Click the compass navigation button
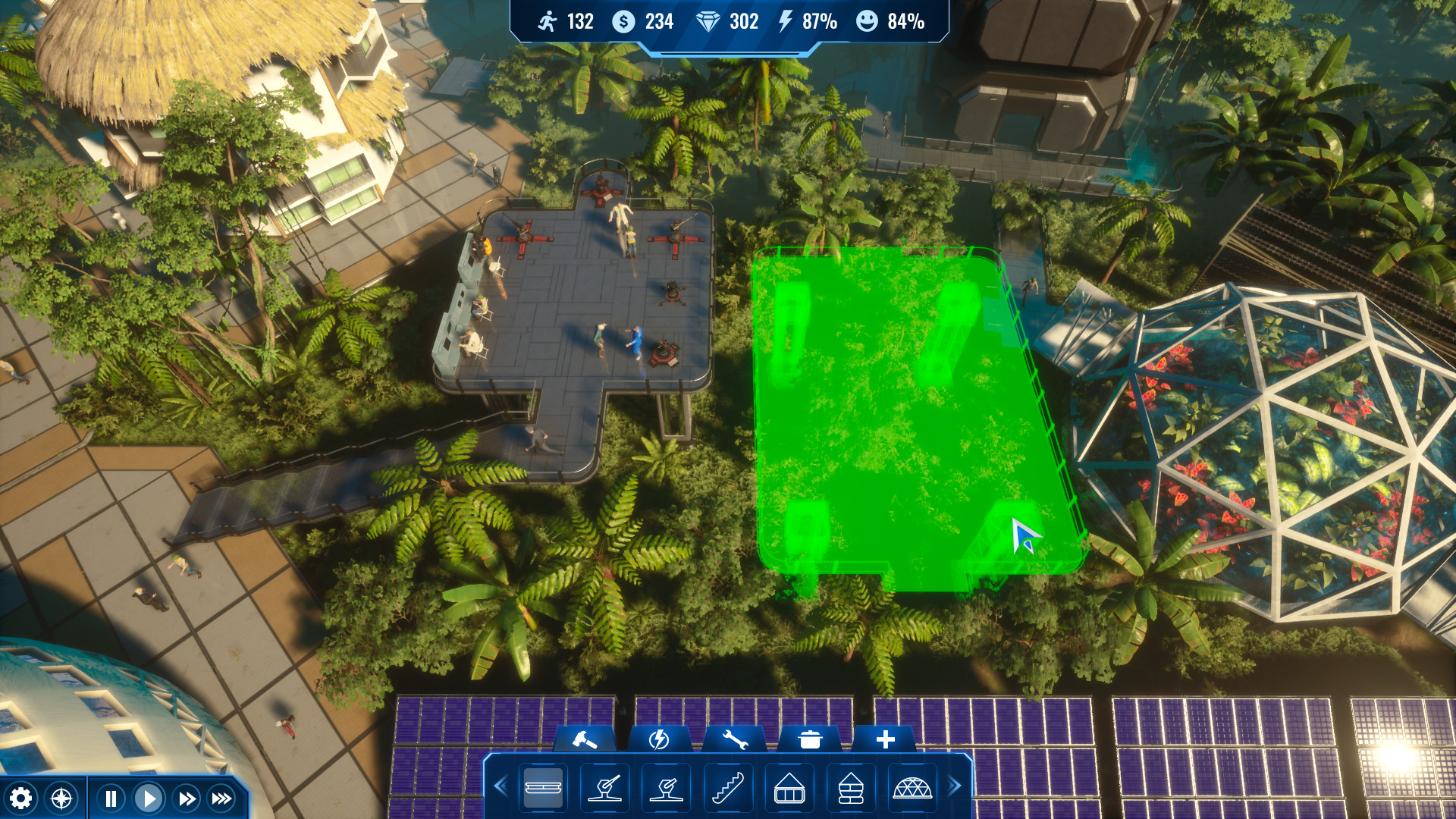This screenshot has width=1456, height=819. [x=61, y=798]
